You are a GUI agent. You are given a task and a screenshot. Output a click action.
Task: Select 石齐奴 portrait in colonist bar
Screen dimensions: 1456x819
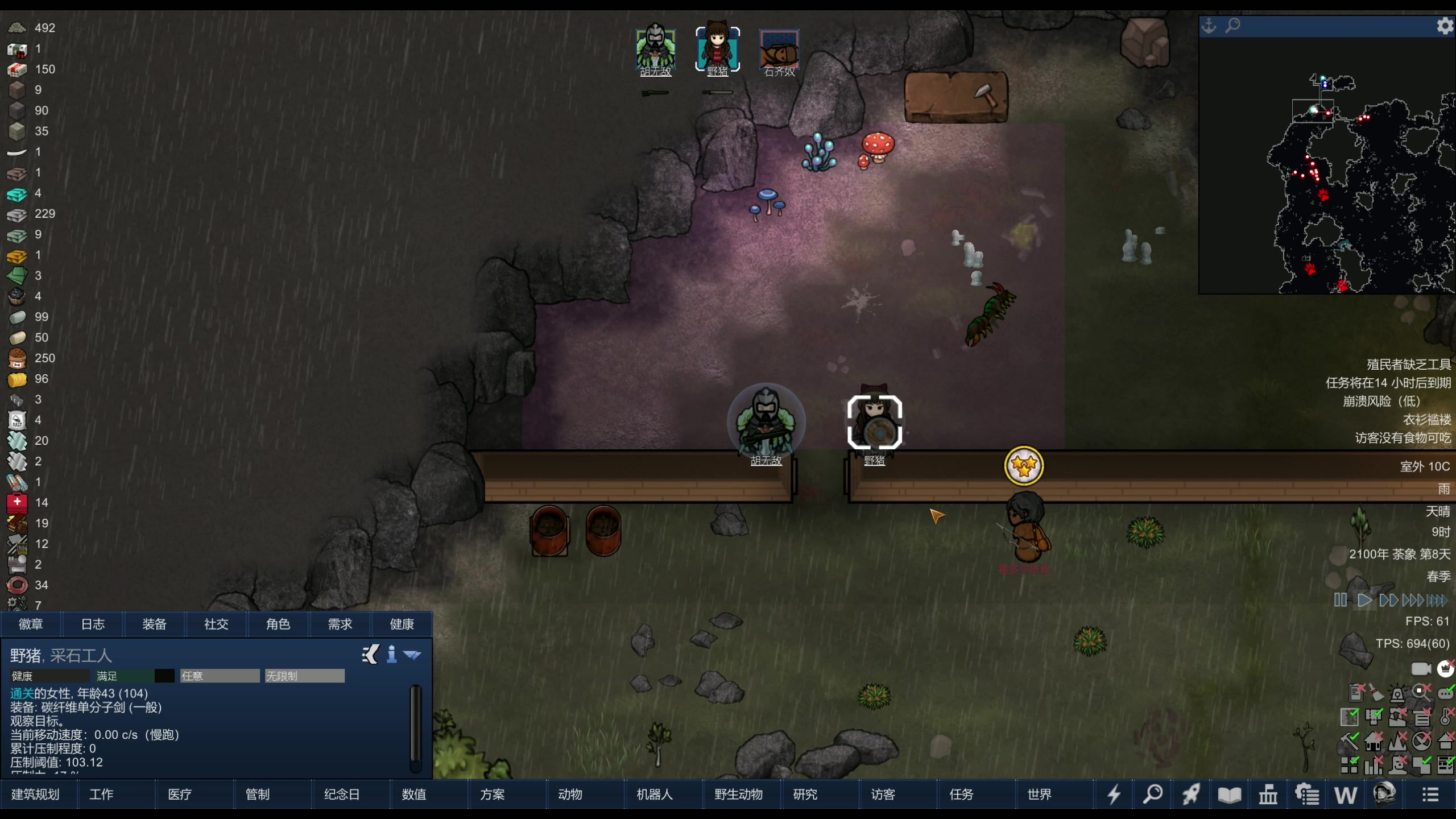[x=779, y=49]
